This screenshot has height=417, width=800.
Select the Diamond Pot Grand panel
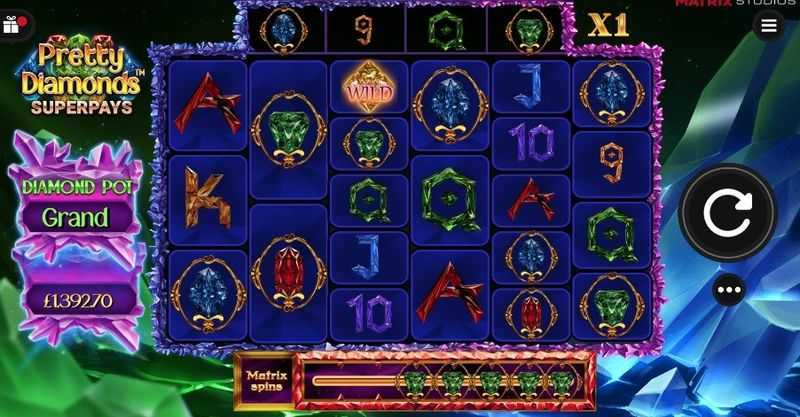pos(75,216)
